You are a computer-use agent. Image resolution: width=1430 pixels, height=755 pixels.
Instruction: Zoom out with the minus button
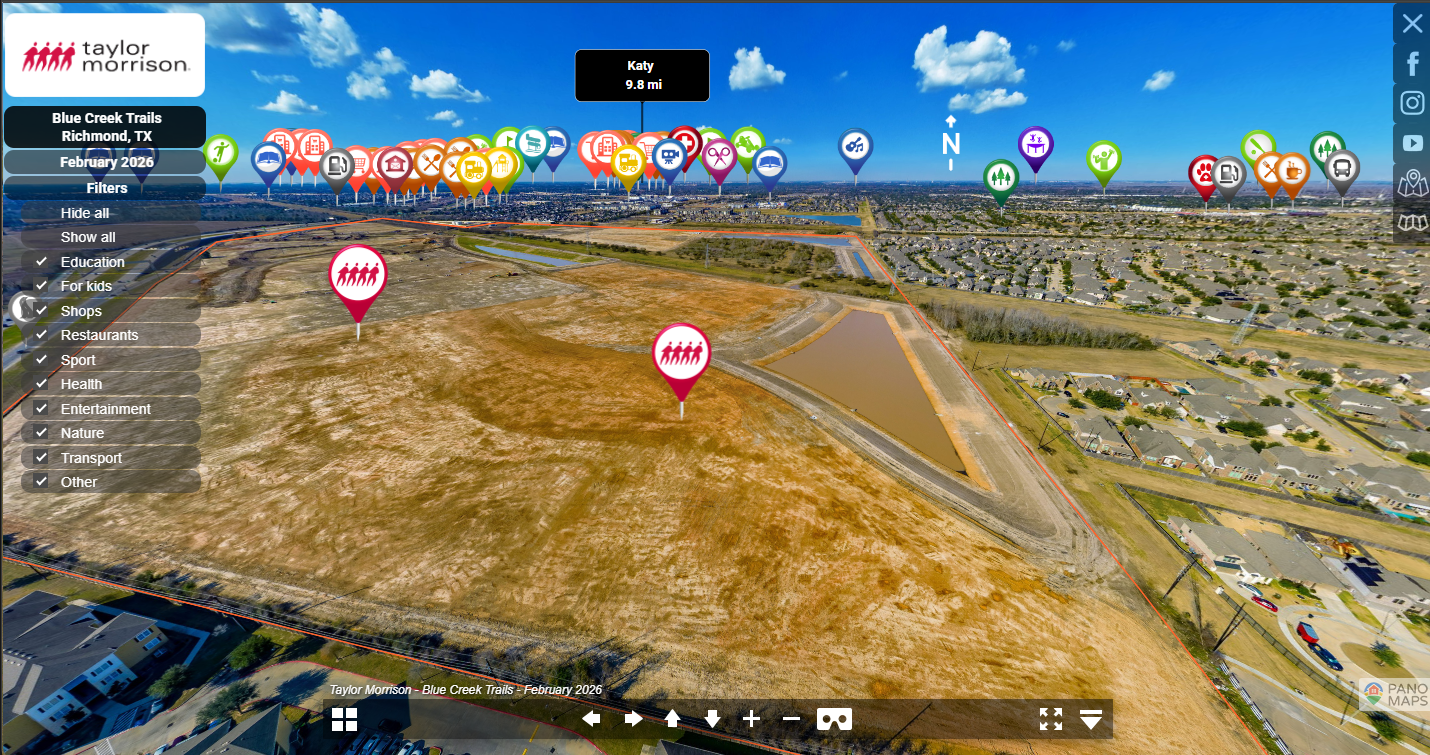(791, 719)
